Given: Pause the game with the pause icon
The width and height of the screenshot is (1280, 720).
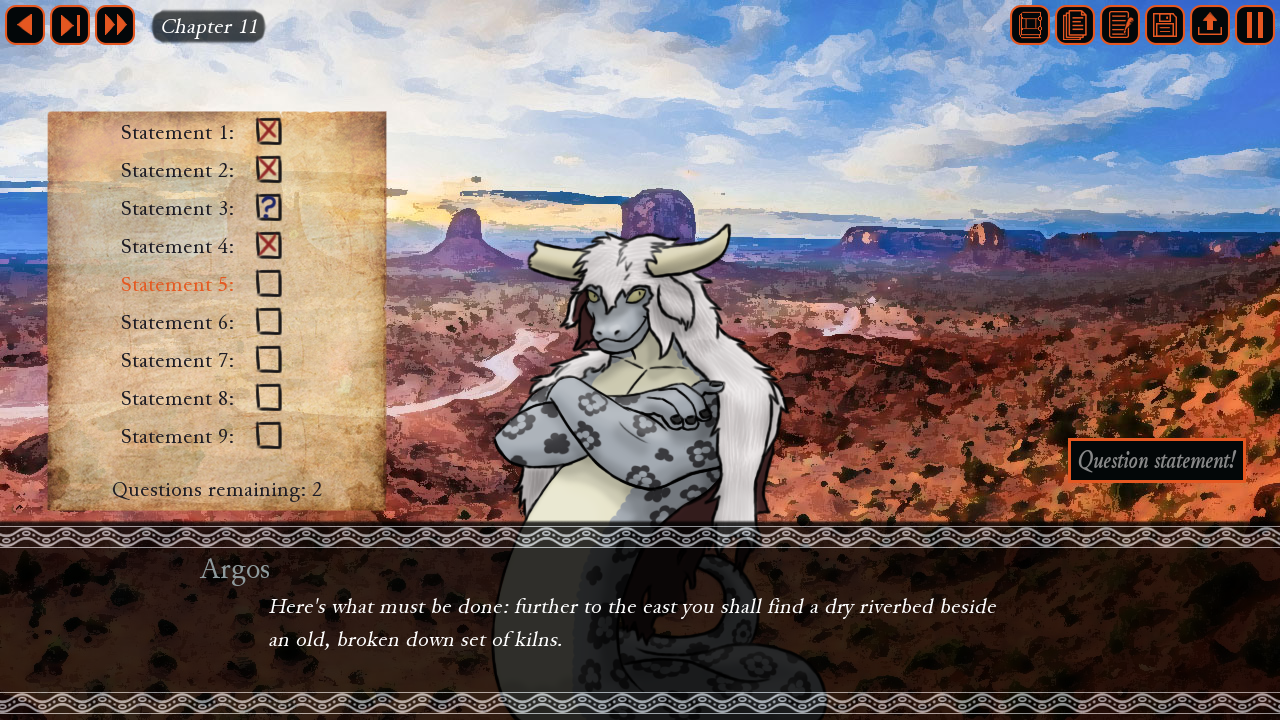Looking at the screenshot, I should point(1254,25).
